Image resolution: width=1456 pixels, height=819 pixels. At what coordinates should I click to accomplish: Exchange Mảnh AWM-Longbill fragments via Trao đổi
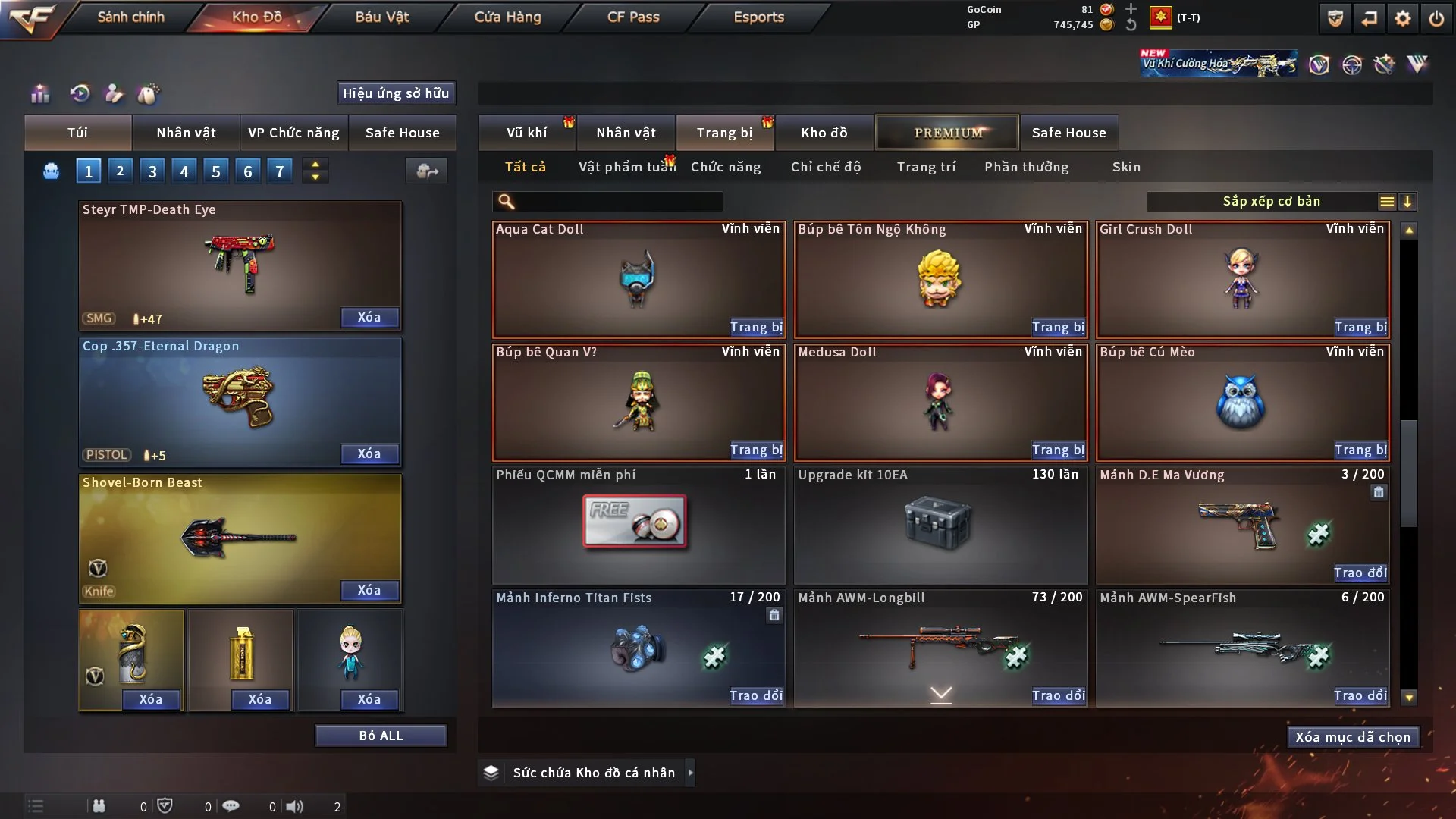[1058, 695]
